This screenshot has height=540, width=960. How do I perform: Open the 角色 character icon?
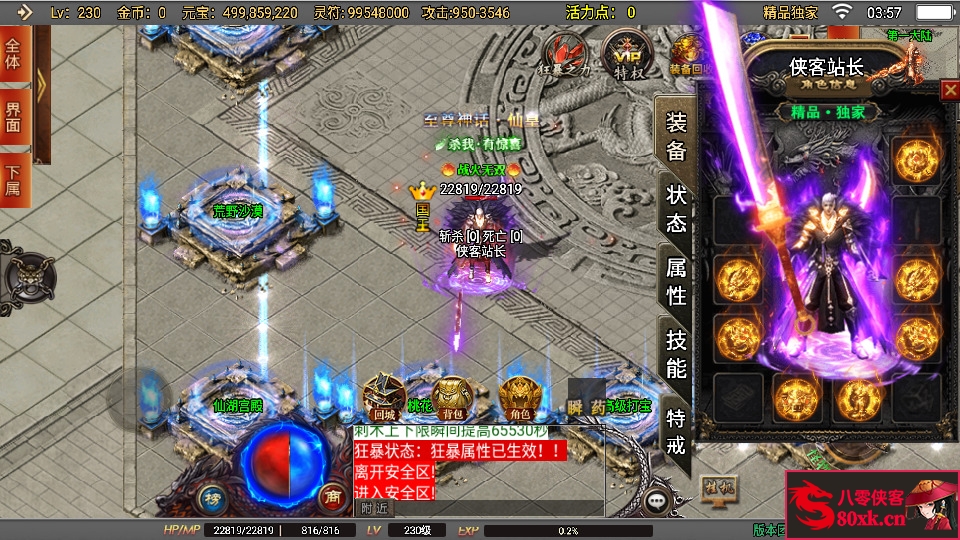[x=519, y=398]
